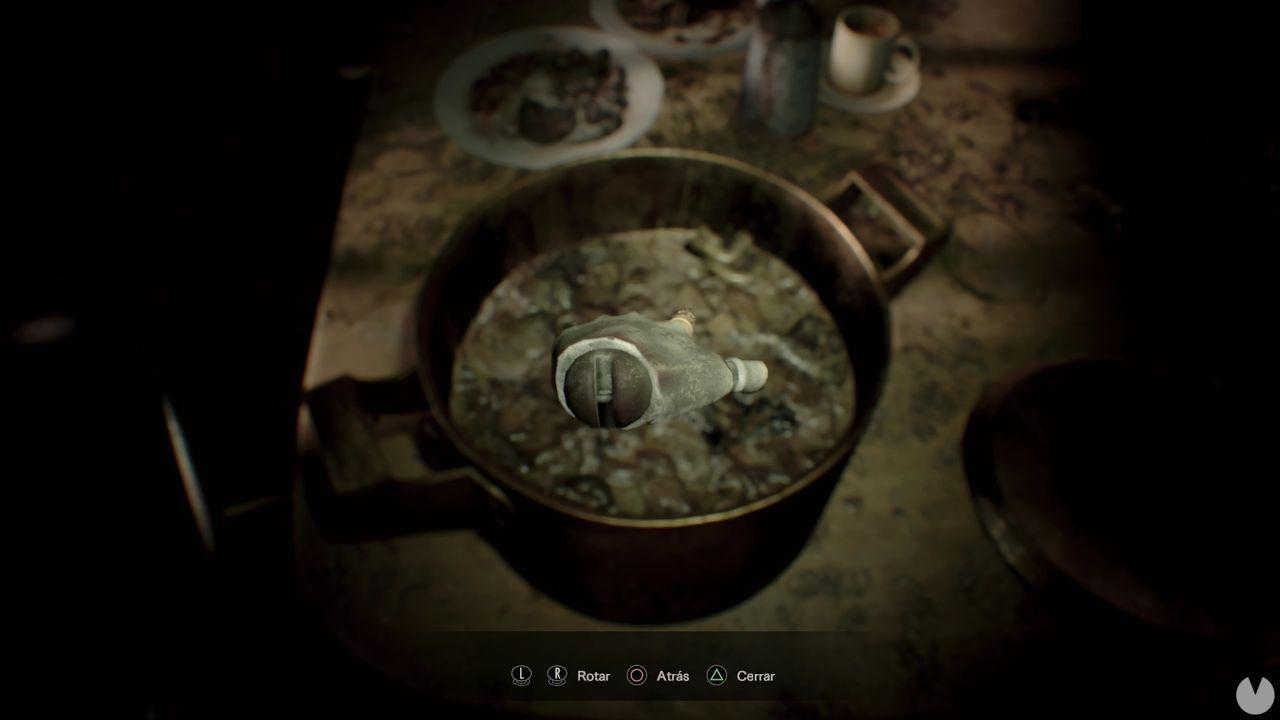Viewport: 1280px width, 720px height.
Task: Click the Rotar control label
Action: pos(594,676)
